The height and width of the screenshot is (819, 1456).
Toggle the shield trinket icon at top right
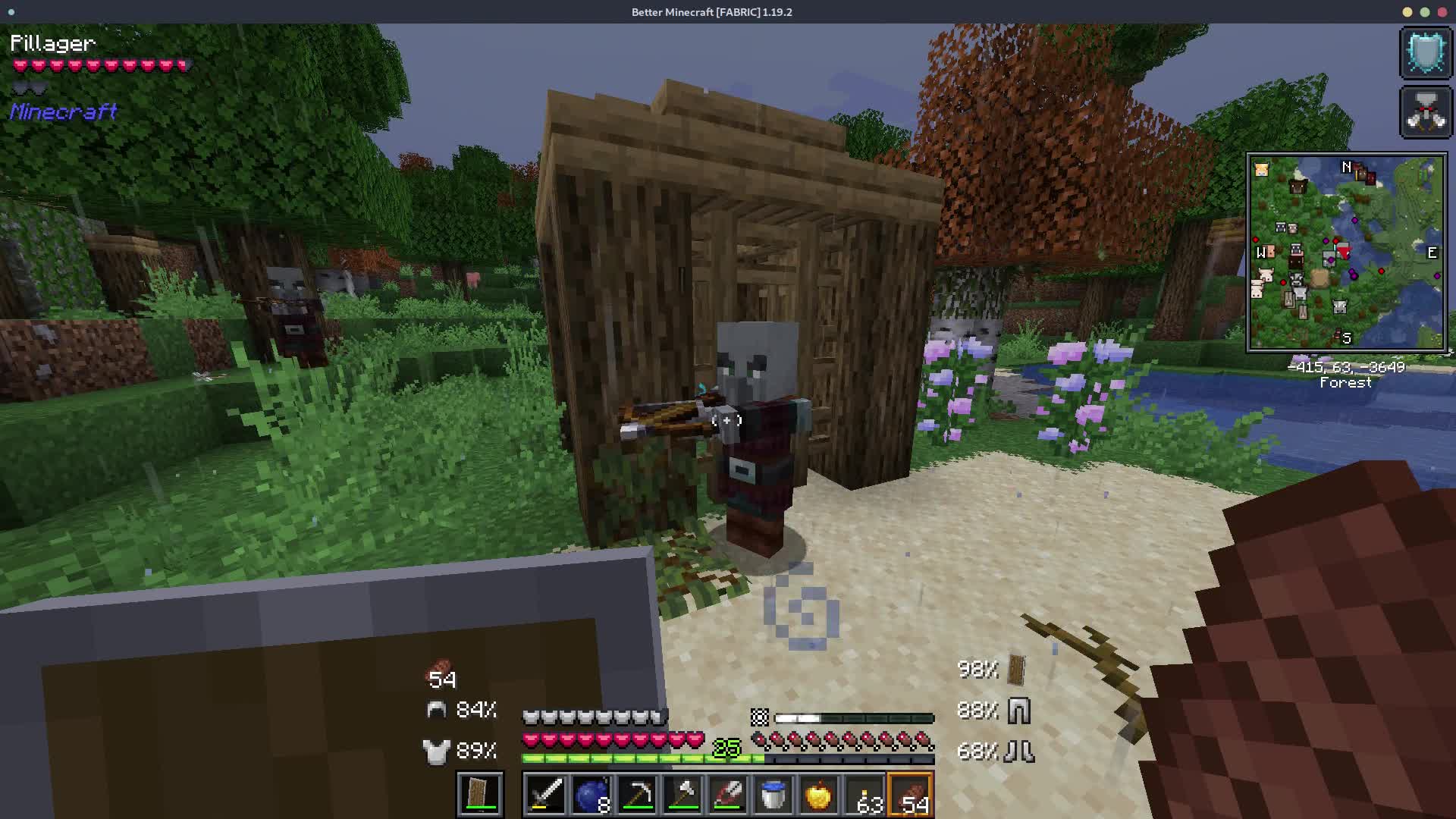tap(1426, 52)
